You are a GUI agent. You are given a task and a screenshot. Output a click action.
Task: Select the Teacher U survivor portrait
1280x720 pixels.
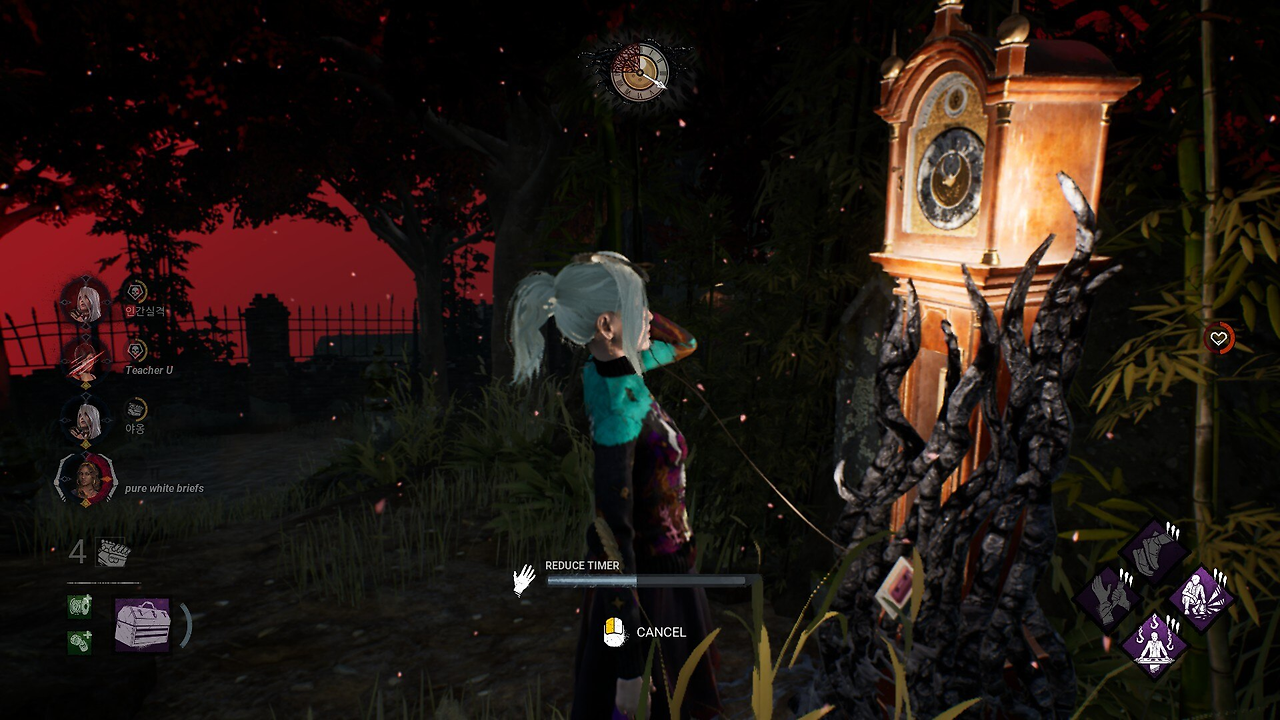point(85,360)
